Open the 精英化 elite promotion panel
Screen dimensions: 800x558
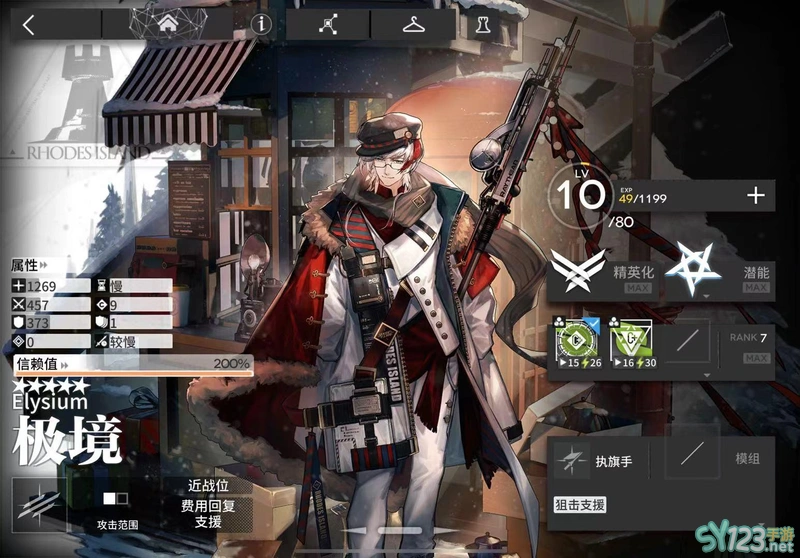(602, 272)
